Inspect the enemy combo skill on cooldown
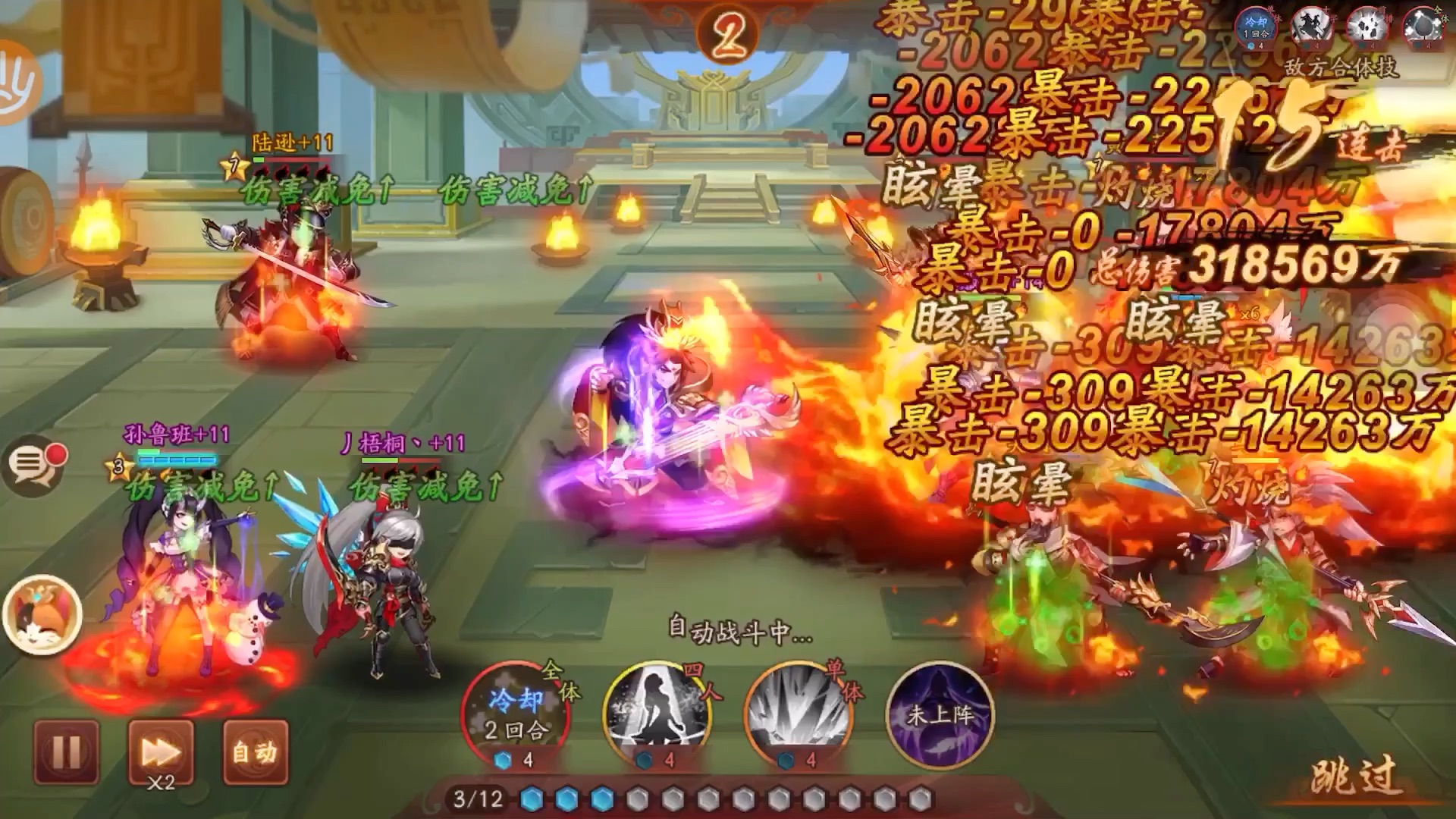1456x819 pixels. [1256, 27]
